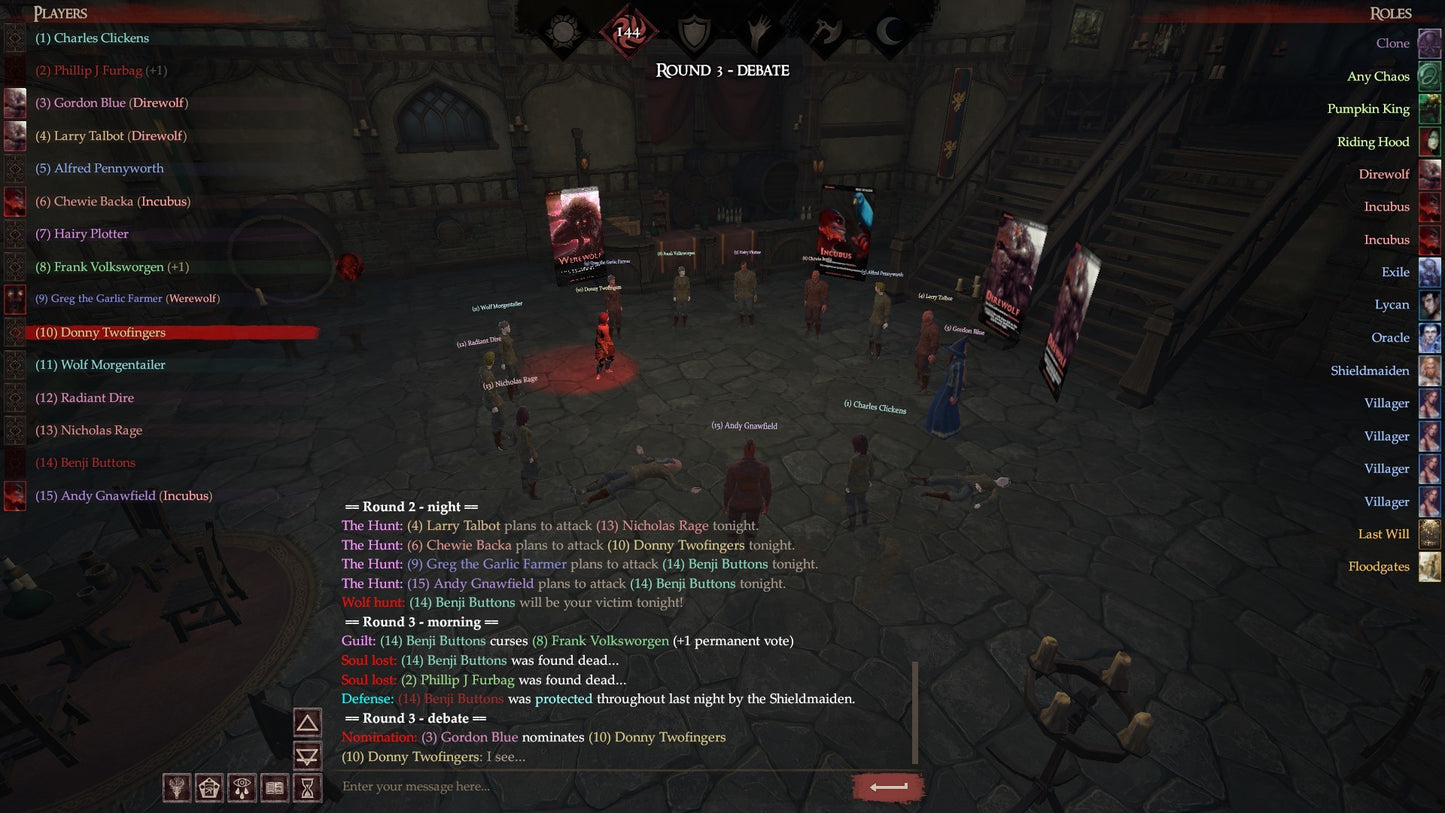This screenshot has height=813, width=1445.
Task: Open the Clone role portrait thumbnail
Action: (x=1430, y=43)
